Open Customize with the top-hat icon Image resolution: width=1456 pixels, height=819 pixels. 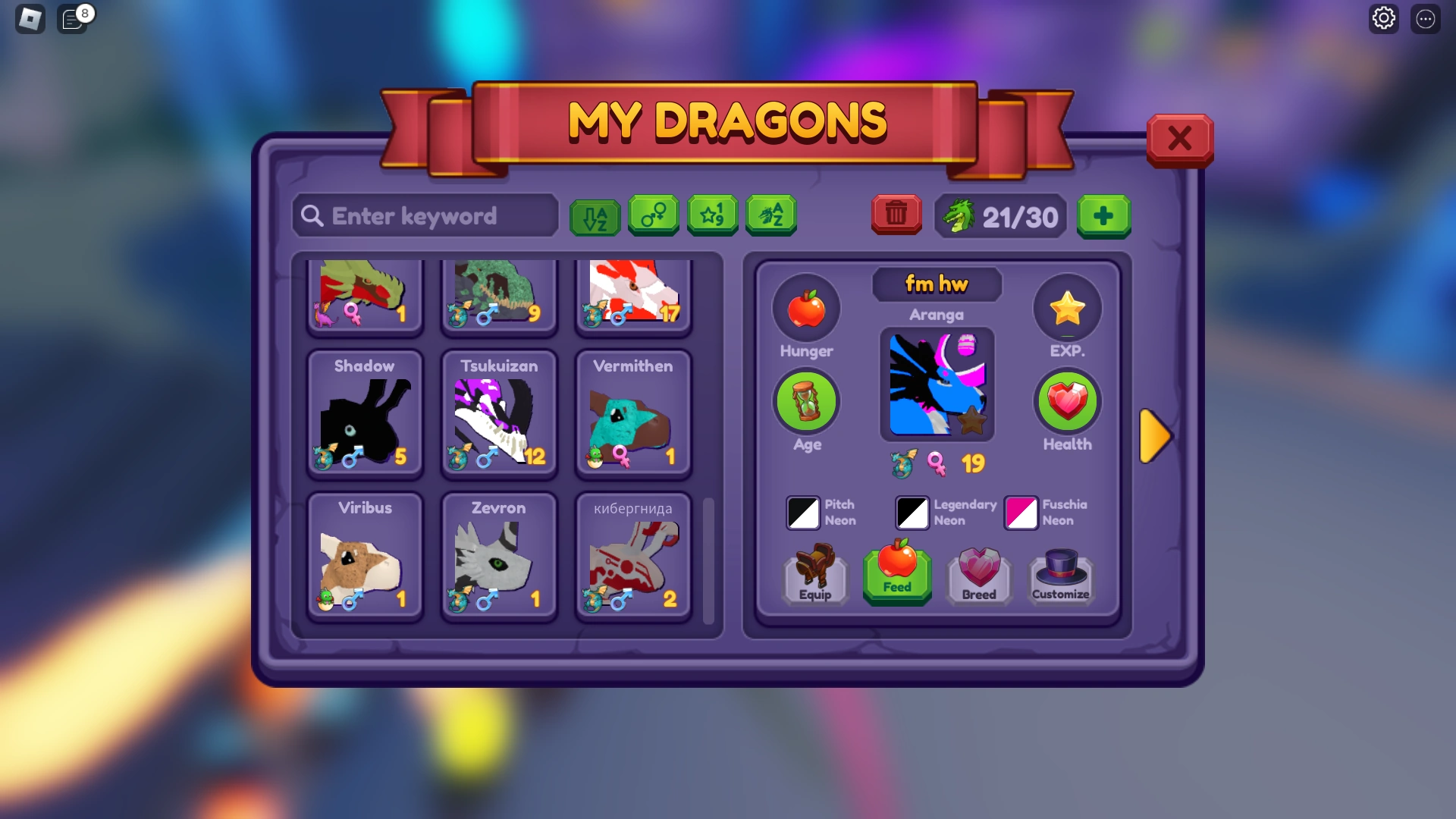tap(1060, 575)
